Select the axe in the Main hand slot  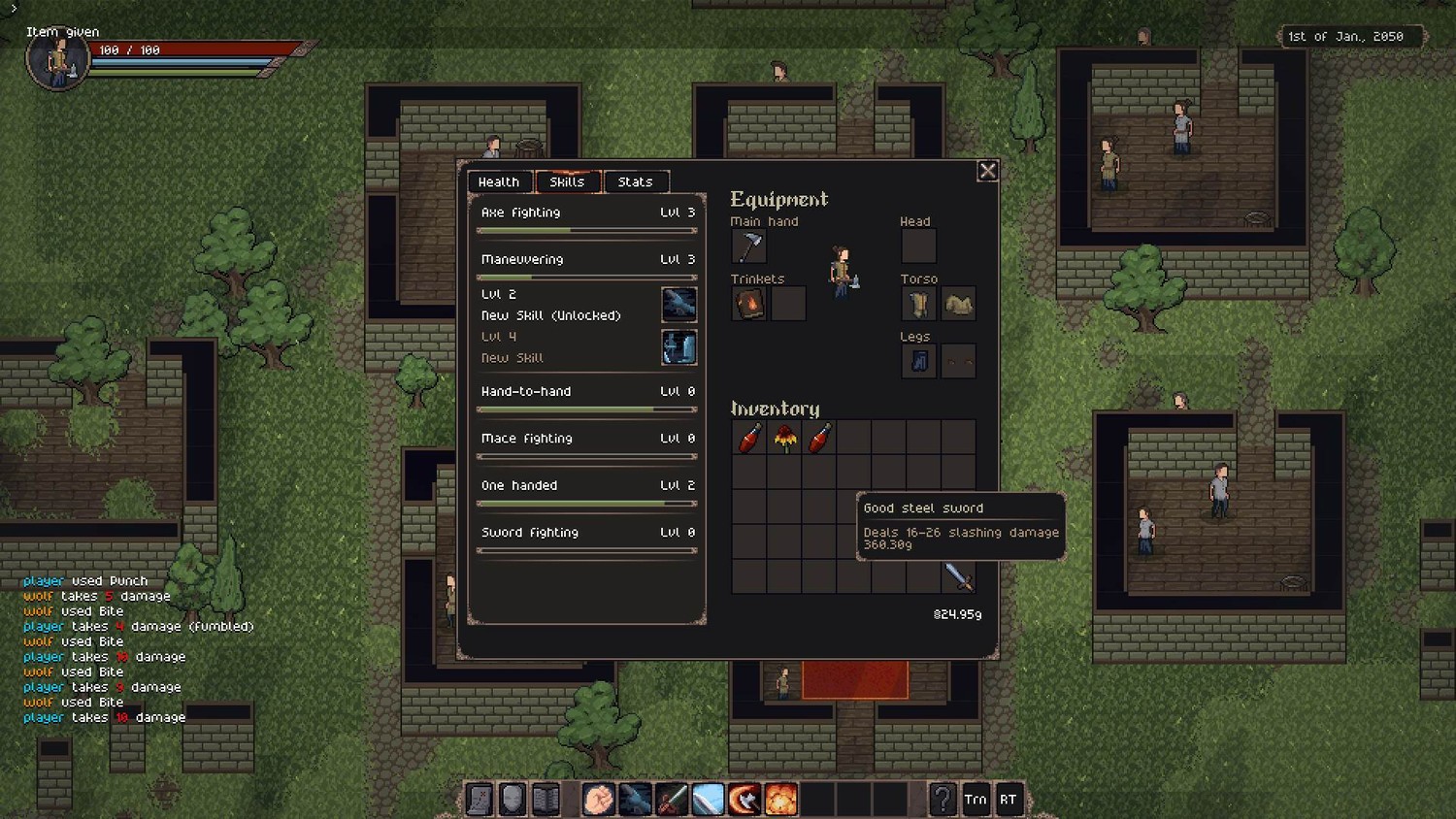coord(748,246)
